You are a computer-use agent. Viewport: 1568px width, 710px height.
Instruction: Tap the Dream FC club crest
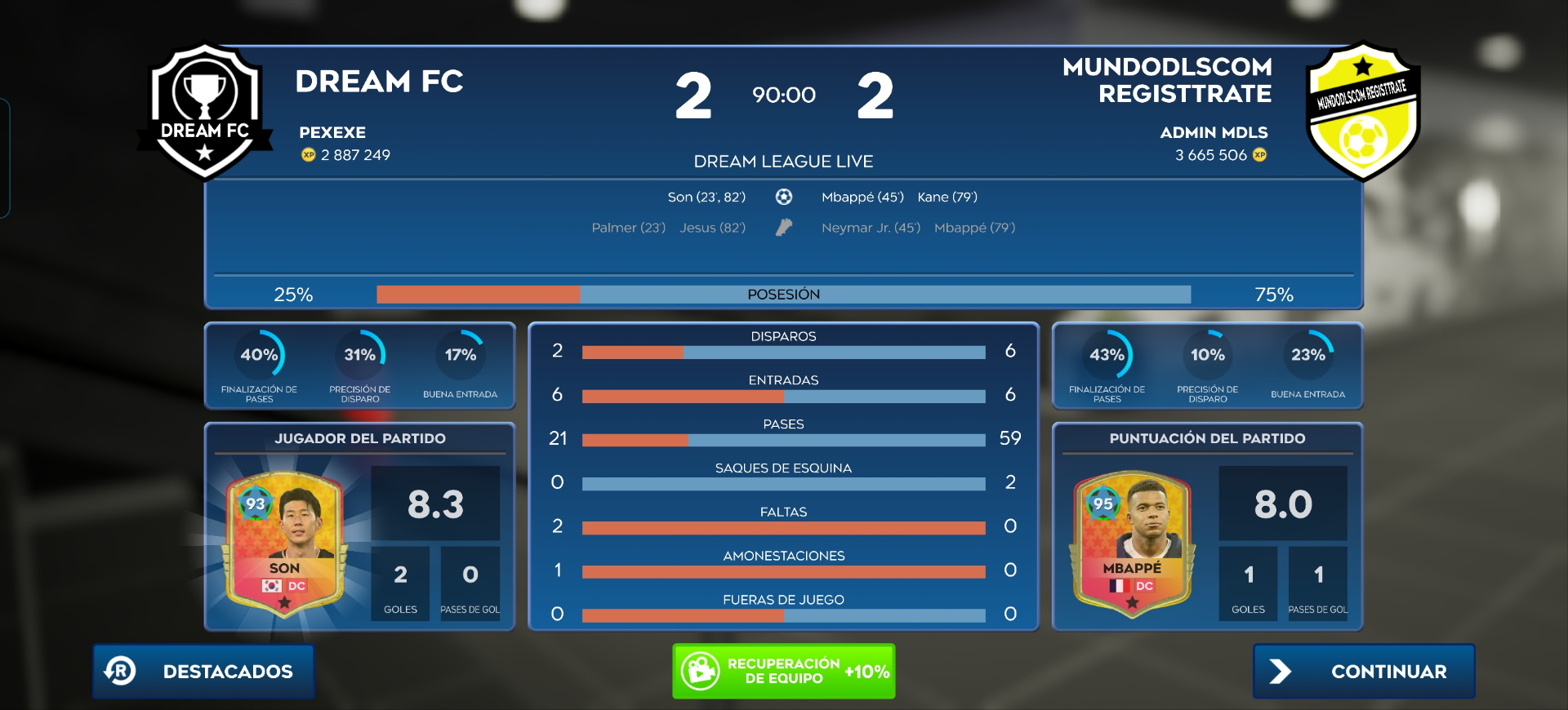coord(205,112)
